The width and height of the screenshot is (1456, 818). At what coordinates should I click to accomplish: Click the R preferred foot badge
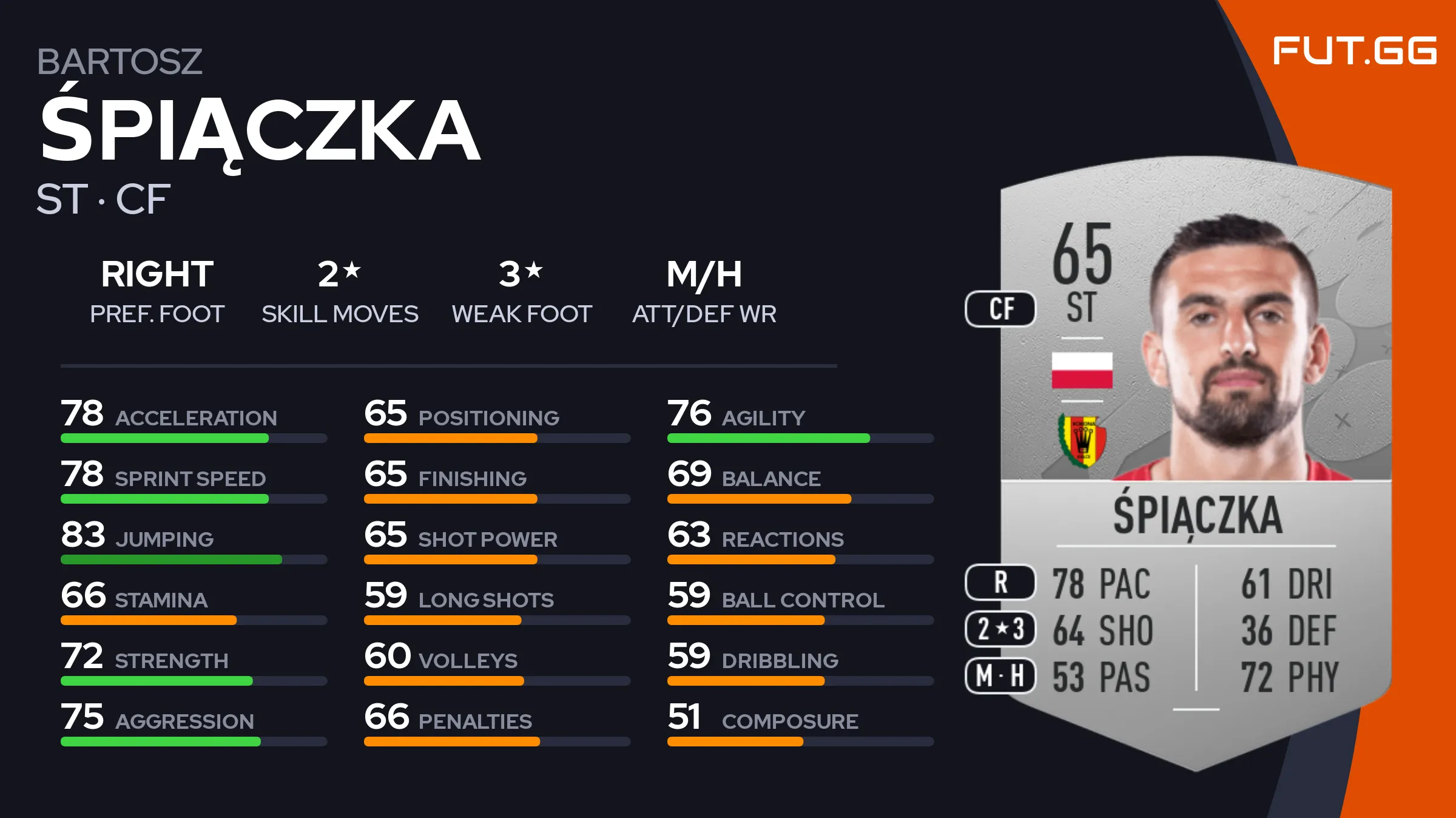pyautogui.click(x=1000, y=582)
